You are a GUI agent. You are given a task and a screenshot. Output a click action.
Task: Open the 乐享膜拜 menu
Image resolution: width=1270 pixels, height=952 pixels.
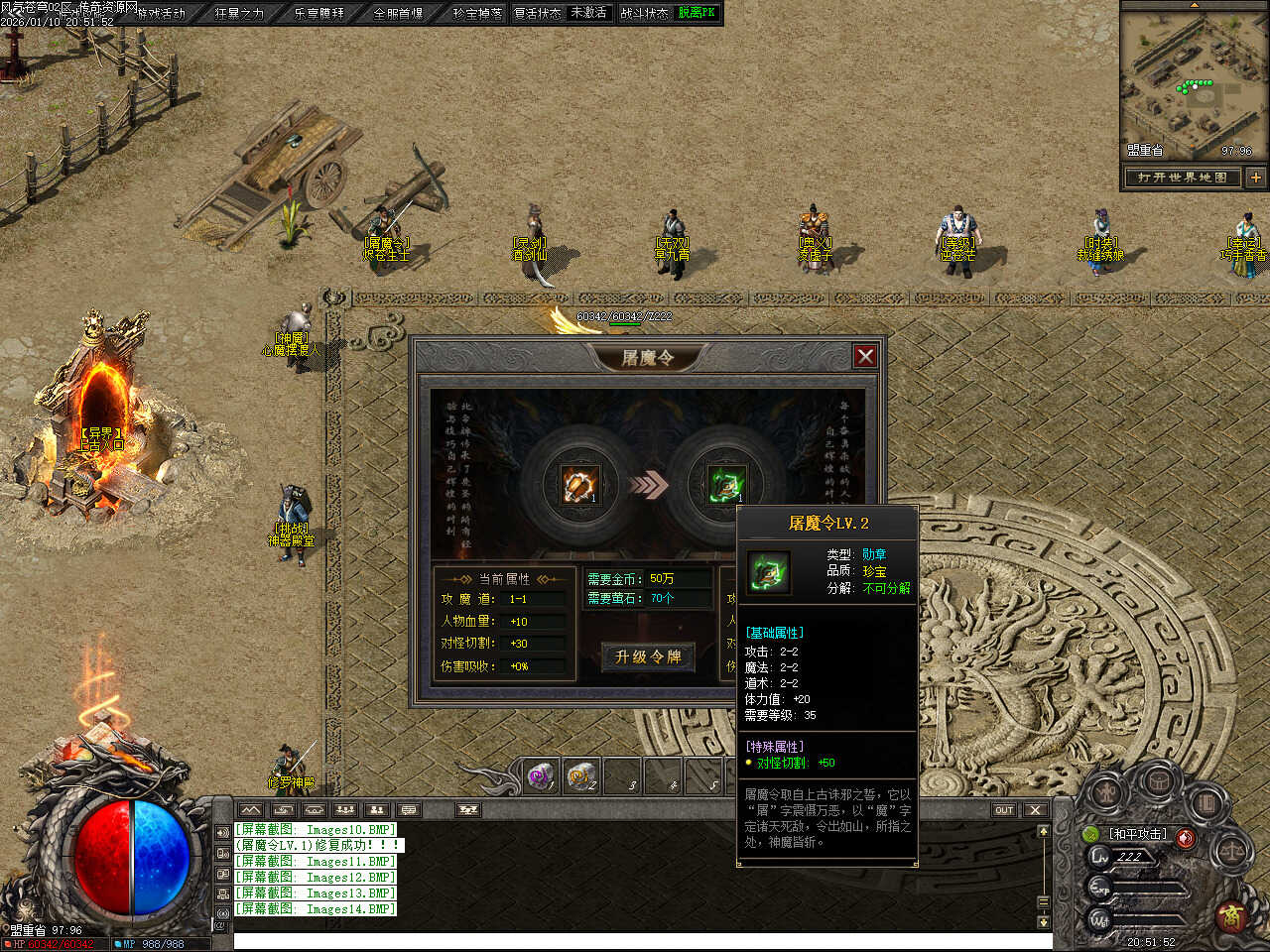pyautogui.click(x=319, y=13)
